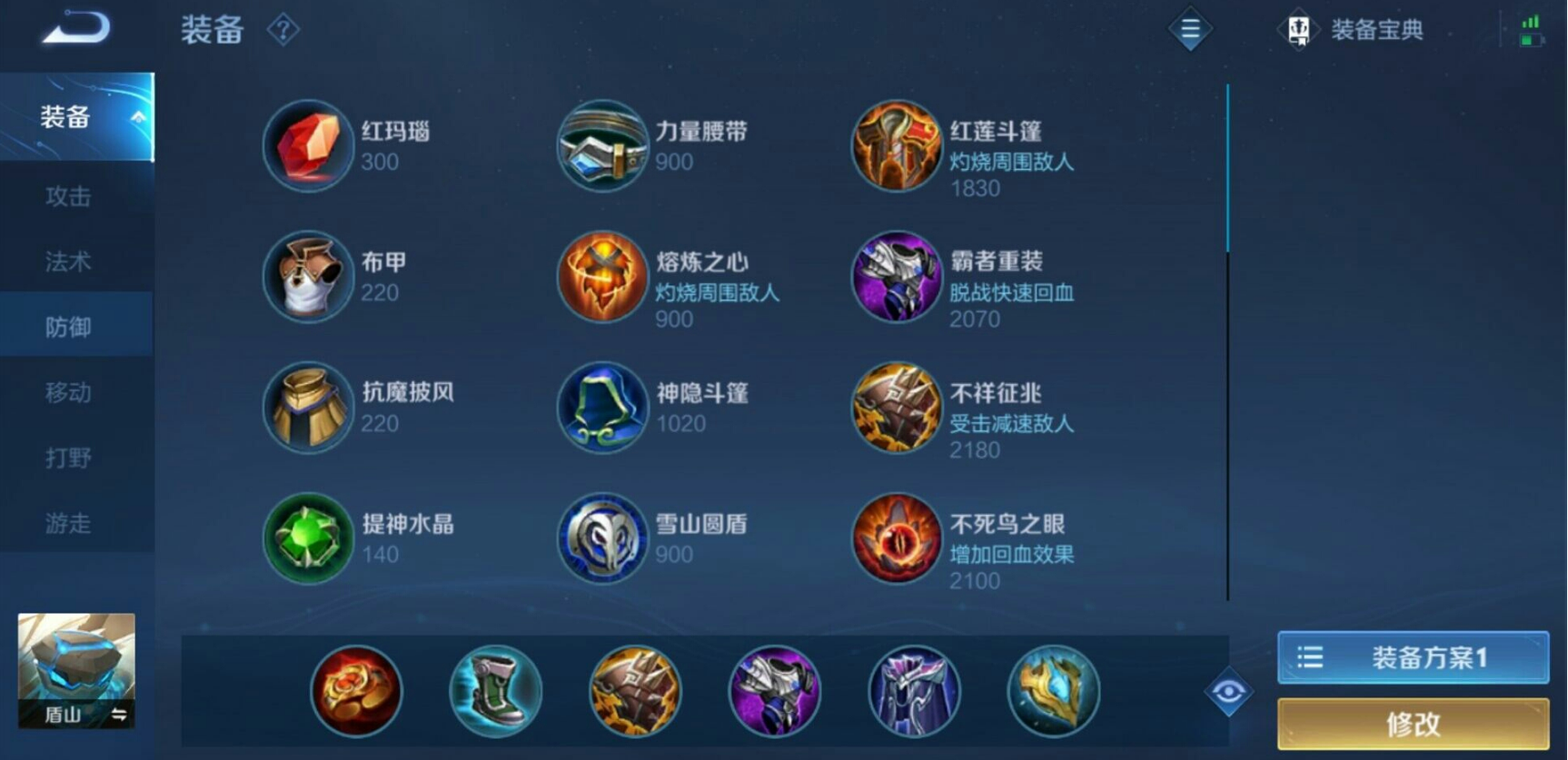Click the 修改 edit button
The image size is (1568, 760).
coord(1414,724)
